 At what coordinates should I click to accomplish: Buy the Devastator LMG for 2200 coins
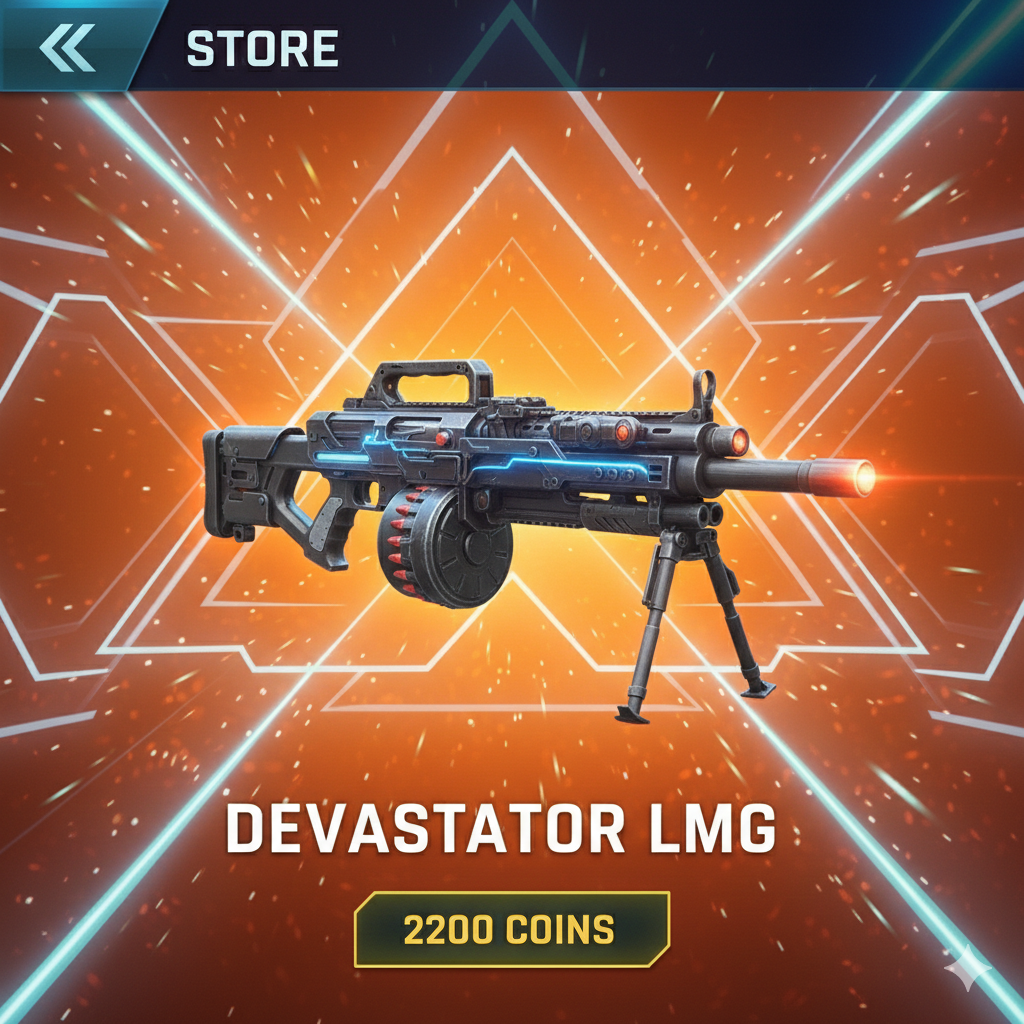click(x=511, y=929)
